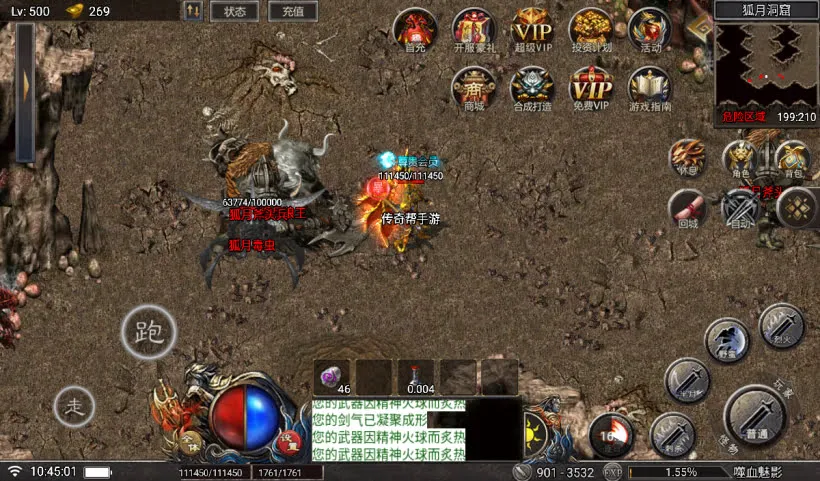This screenshot has height=481, width=820.
Task: Activate the 烈火 sword skill
Action: point(781,325)
